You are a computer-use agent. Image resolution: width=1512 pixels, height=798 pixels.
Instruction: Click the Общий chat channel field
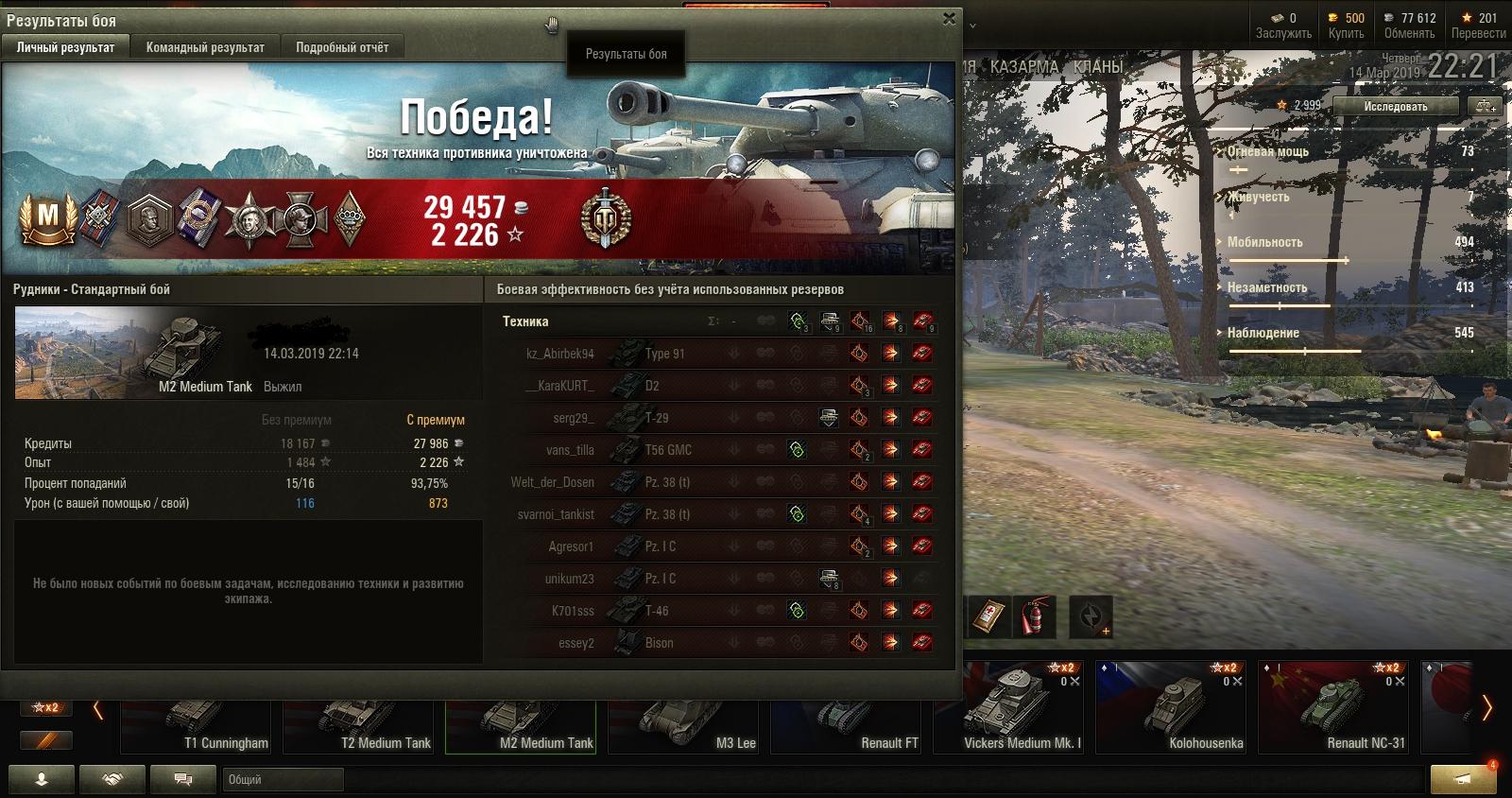click(x=283, y=780)
